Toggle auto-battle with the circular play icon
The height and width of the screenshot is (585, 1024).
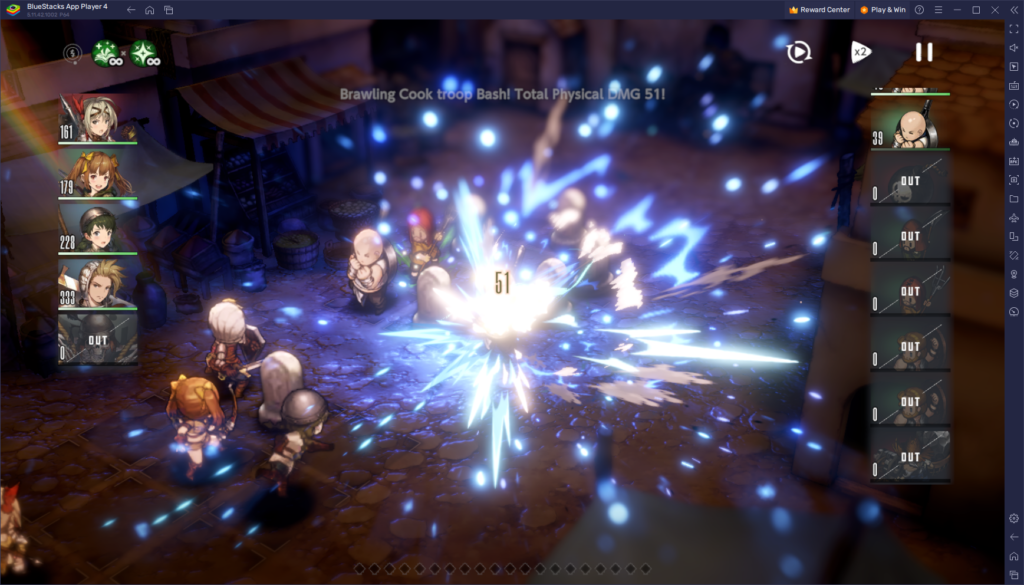[x=798, y=52]
